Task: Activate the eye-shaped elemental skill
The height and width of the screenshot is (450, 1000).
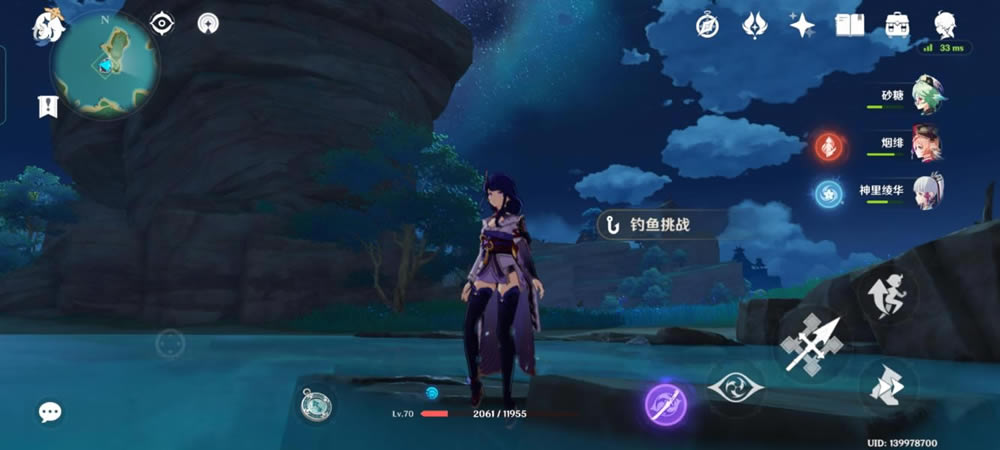Action: click(x=735, y=387)
